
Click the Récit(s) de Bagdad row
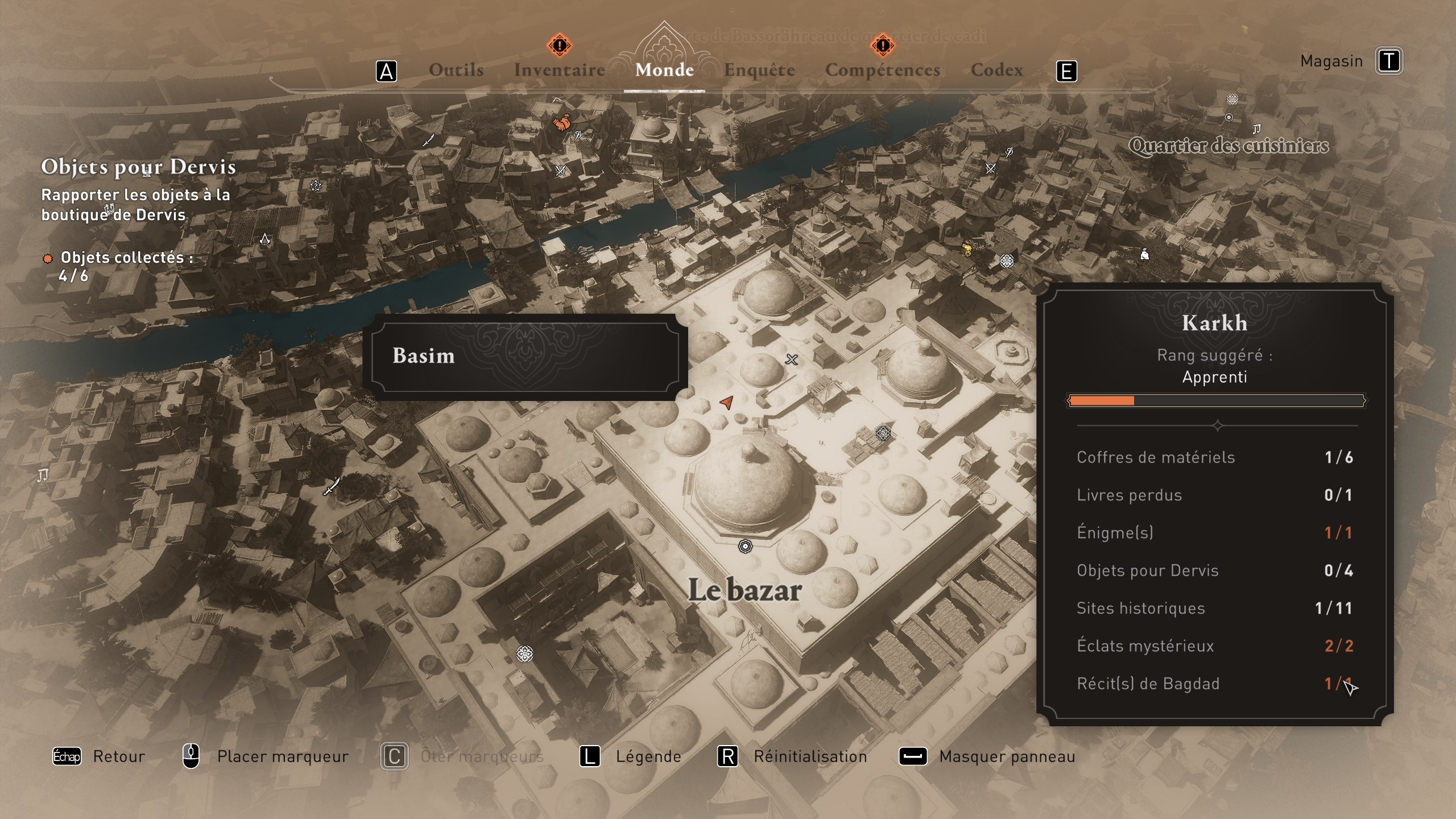[x=1214, y=684]
